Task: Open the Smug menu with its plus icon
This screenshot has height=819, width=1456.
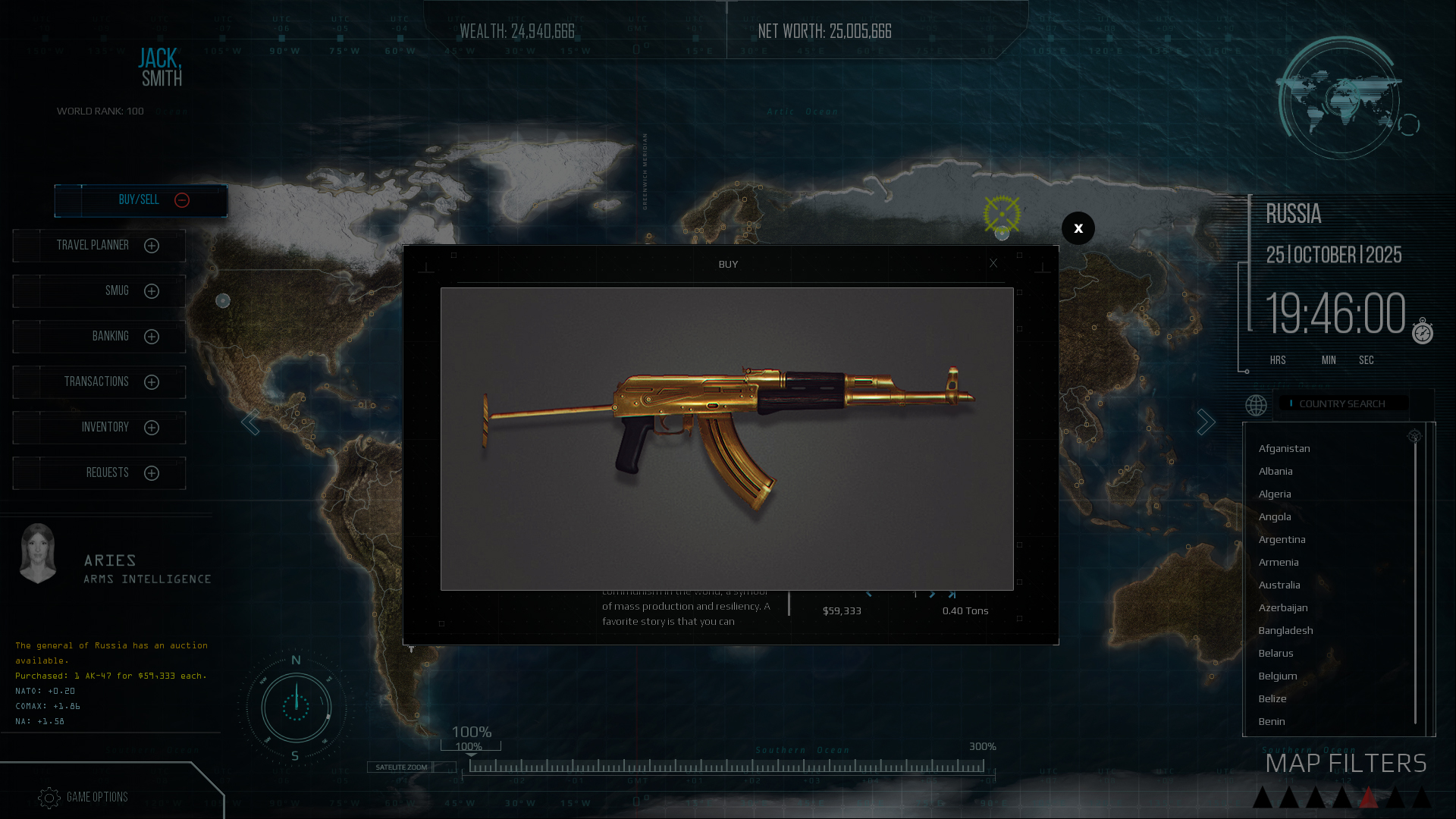Action: point(152,291)
